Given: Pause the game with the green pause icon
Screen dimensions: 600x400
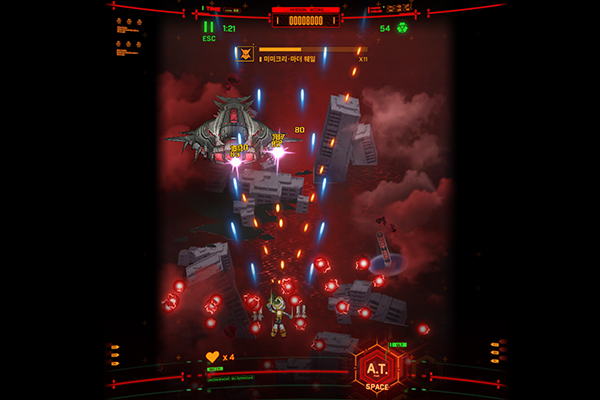Looking at the screenshot, I should coord(209,27).
